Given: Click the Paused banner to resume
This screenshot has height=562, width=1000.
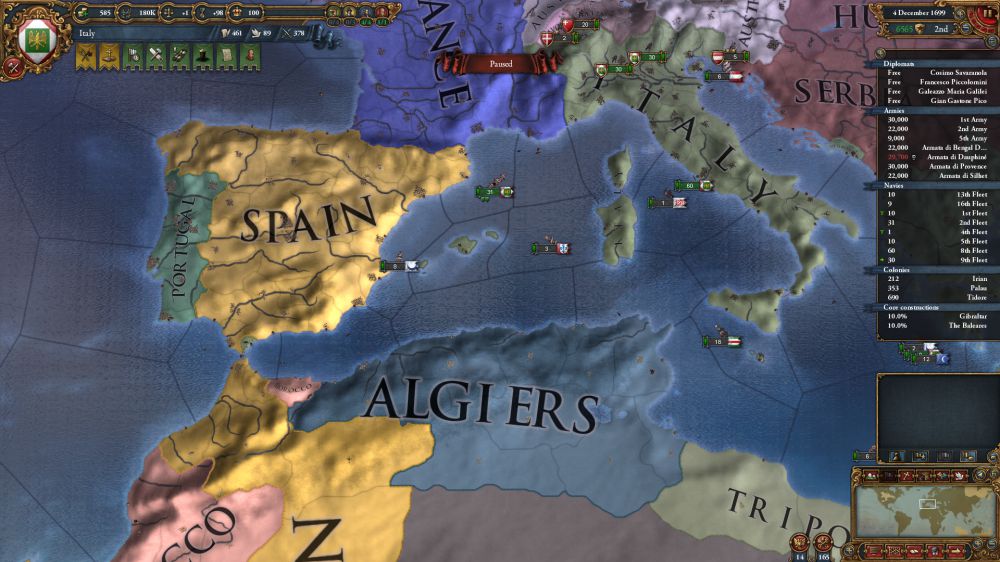Looking at the screenshot, I should (501, 63).
